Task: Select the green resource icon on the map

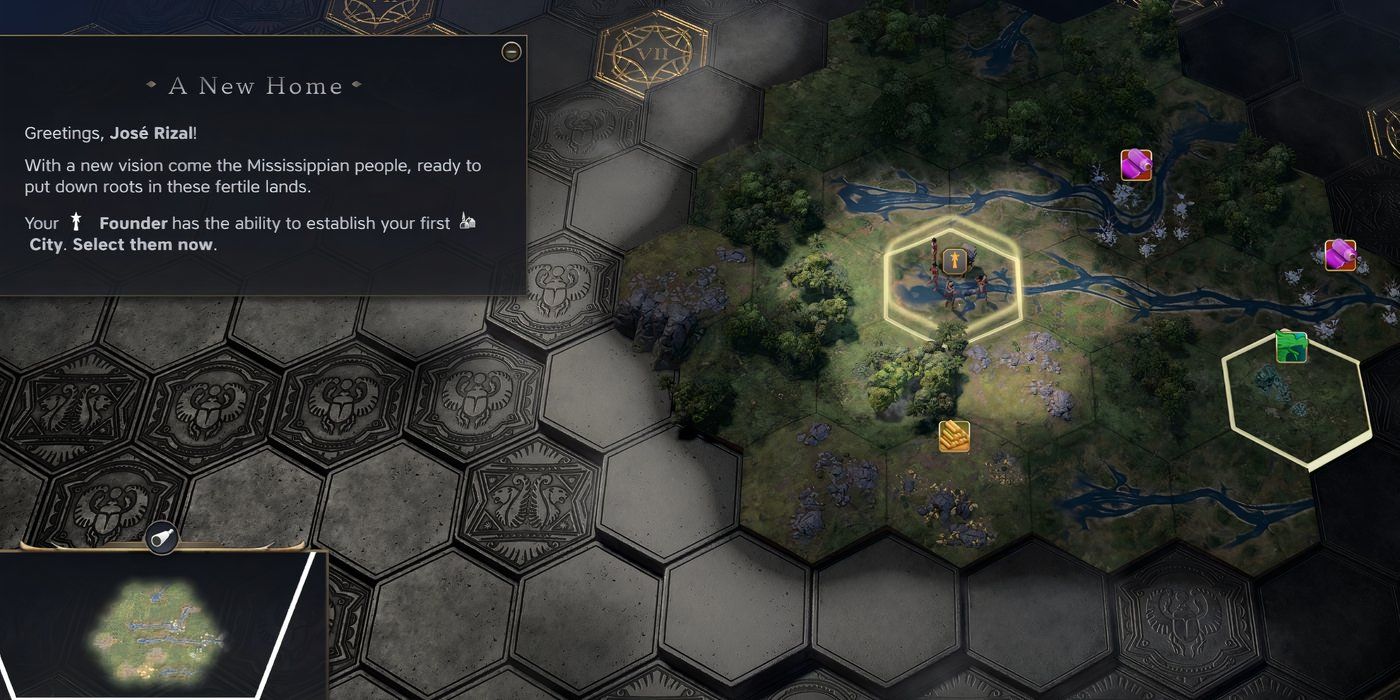Action: 1291,347
